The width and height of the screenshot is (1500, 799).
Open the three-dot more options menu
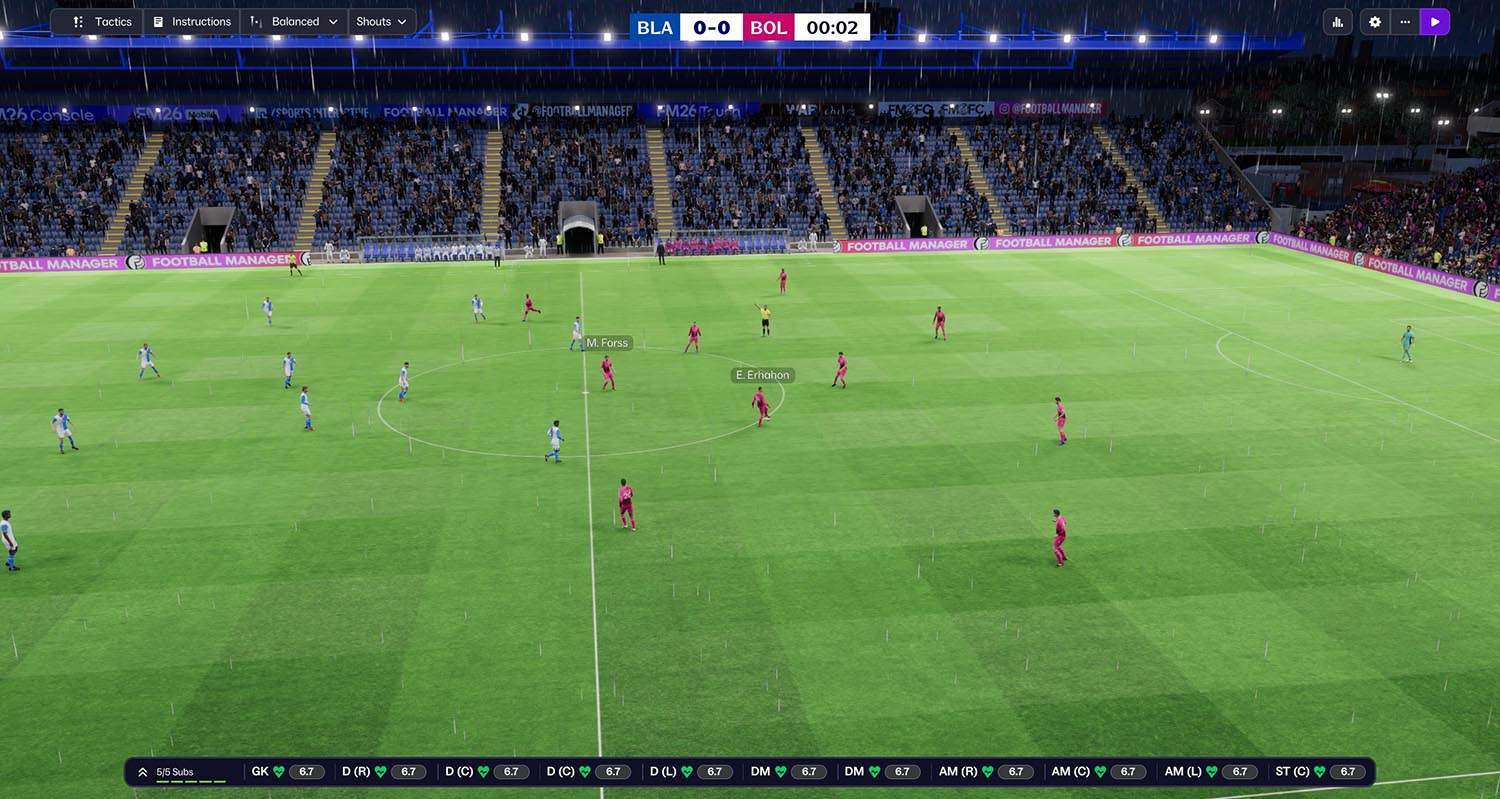1405,22
